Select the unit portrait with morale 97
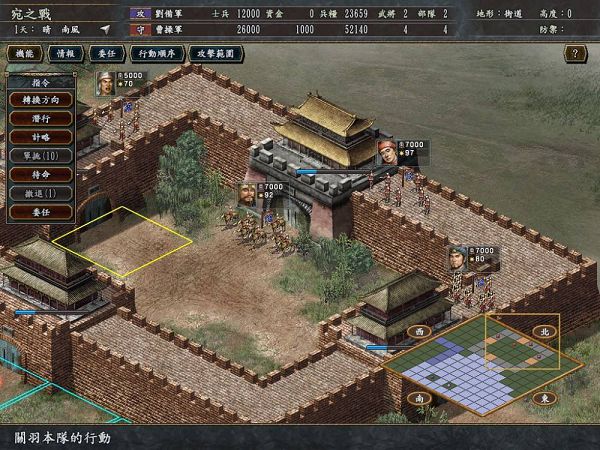600x450 pixels. coord(387,152)
